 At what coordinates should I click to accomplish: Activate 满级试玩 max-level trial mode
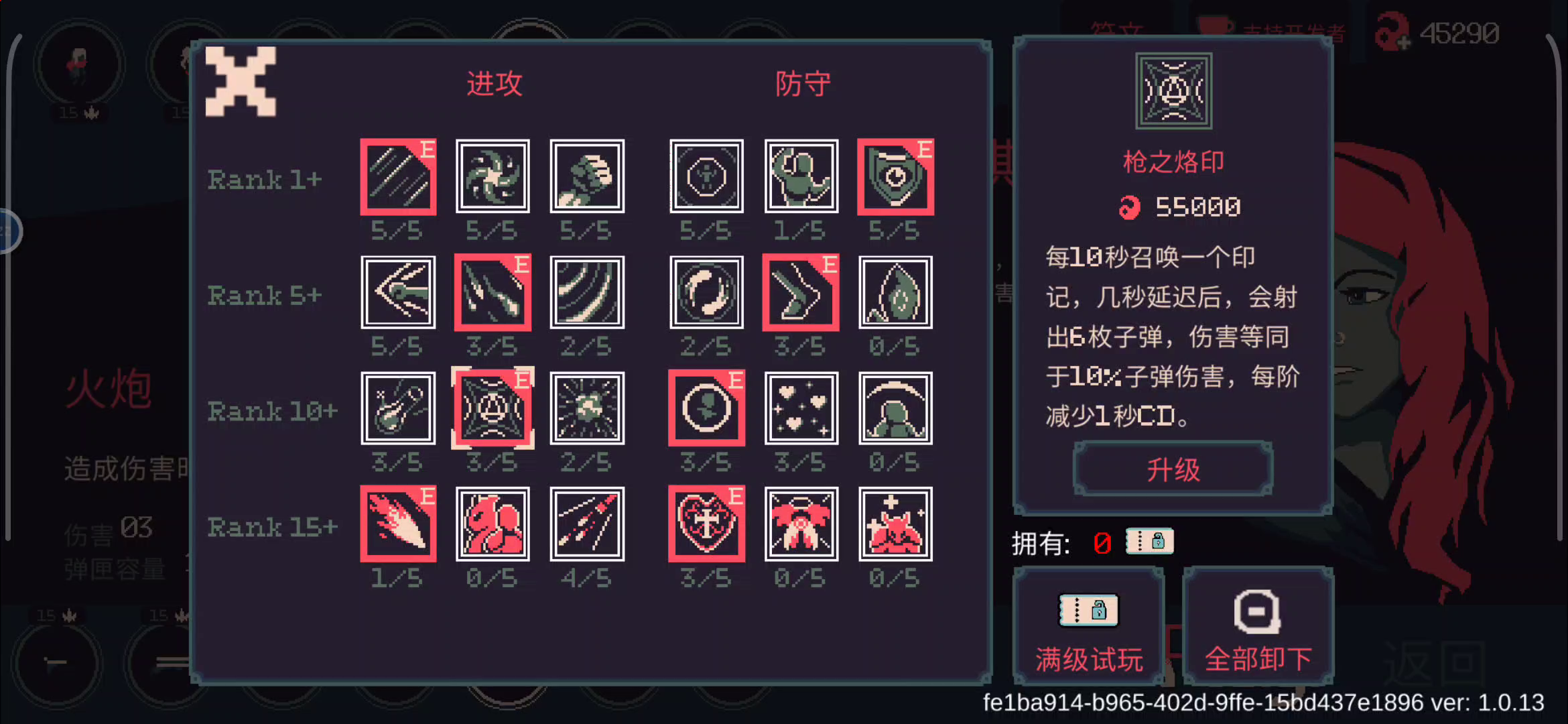pyautogui.click(x=1087, y=627)
